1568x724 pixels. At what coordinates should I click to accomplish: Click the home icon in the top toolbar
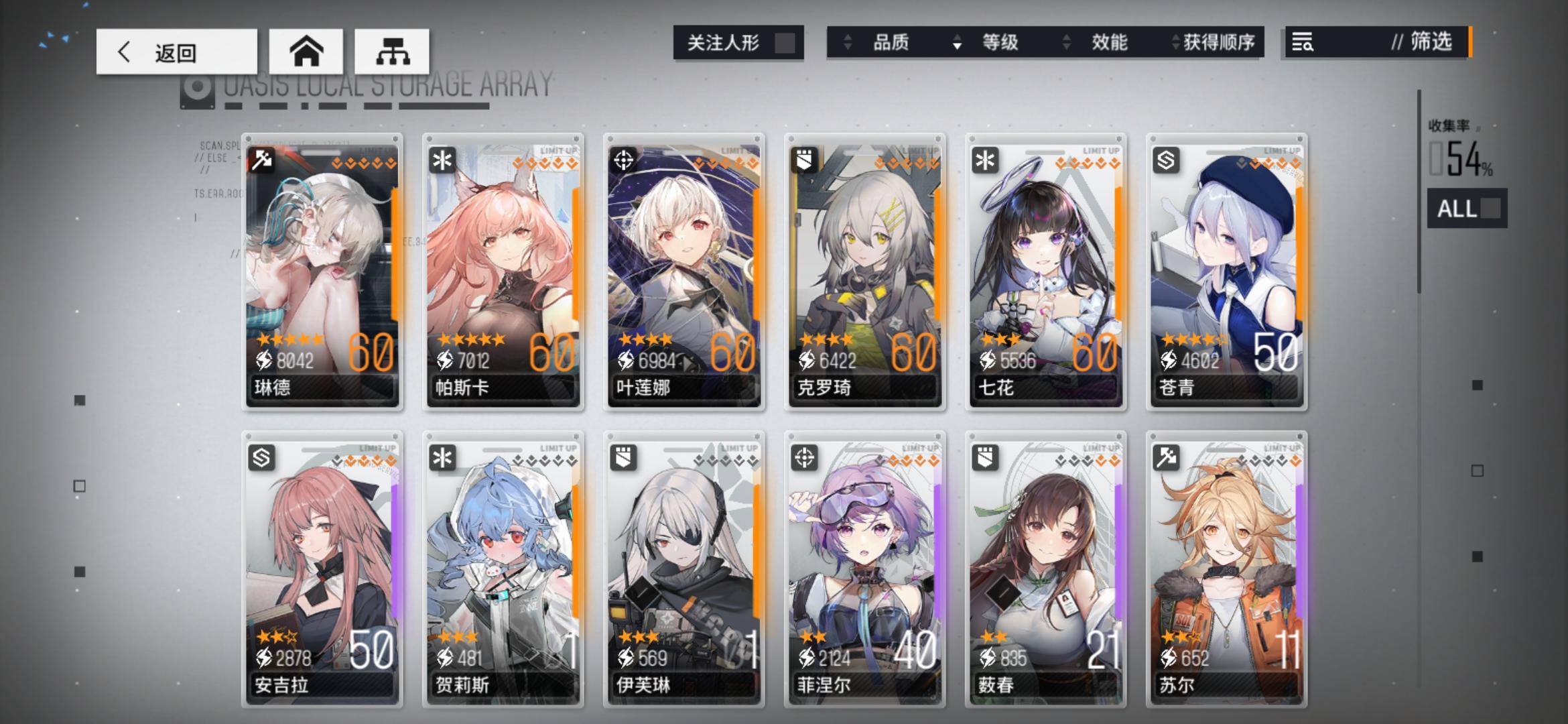tap(308, 51)
